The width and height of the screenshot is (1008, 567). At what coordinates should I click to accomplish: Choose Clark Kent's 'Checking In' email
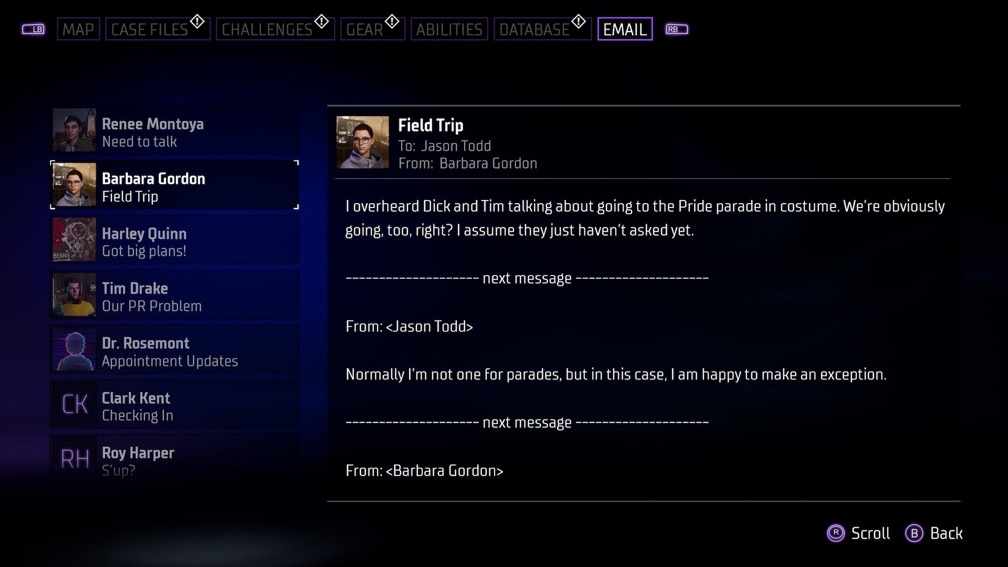[174, 406]
